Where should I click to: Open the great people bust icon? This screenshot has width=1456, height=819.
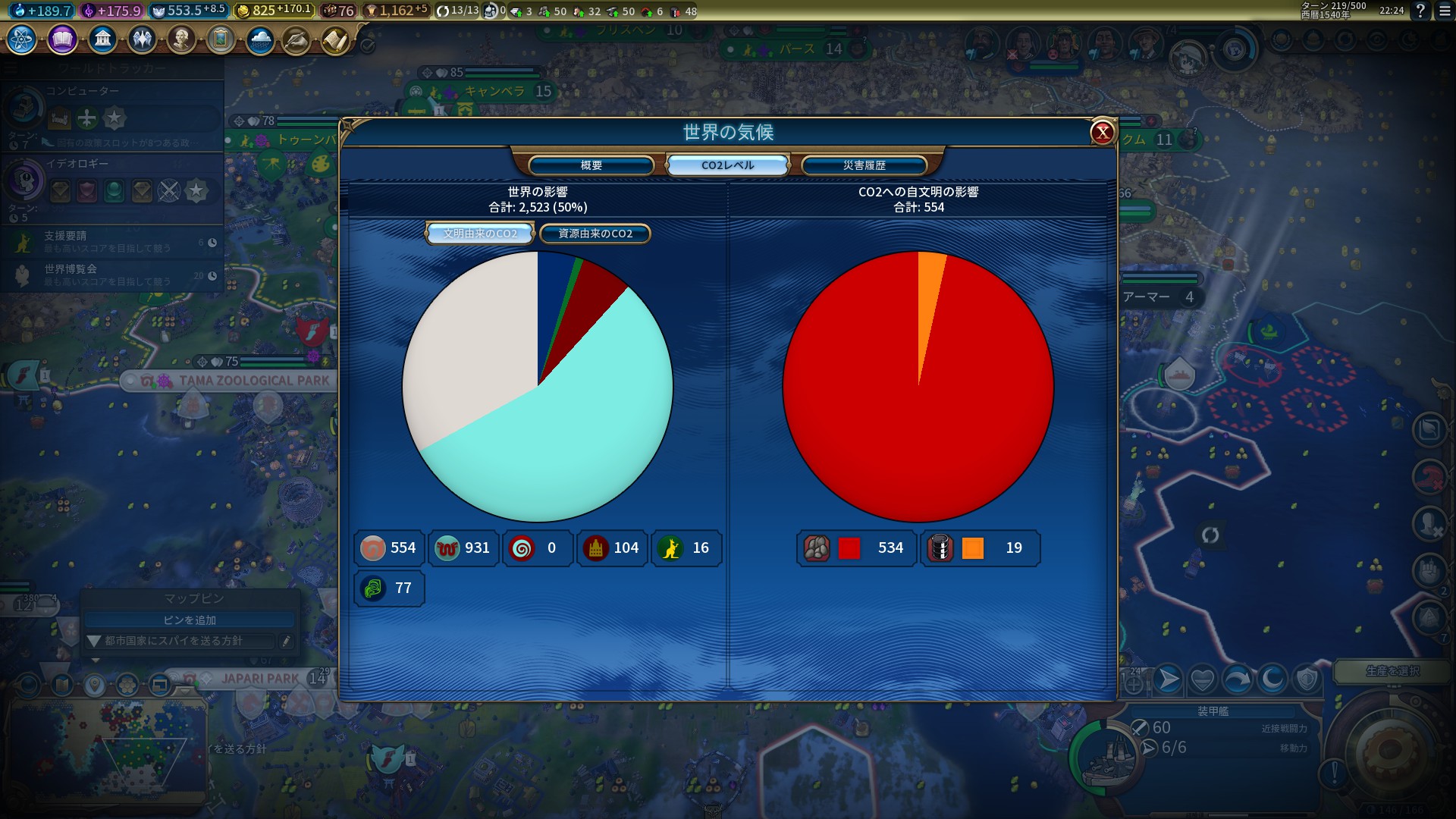click(181, 39)
